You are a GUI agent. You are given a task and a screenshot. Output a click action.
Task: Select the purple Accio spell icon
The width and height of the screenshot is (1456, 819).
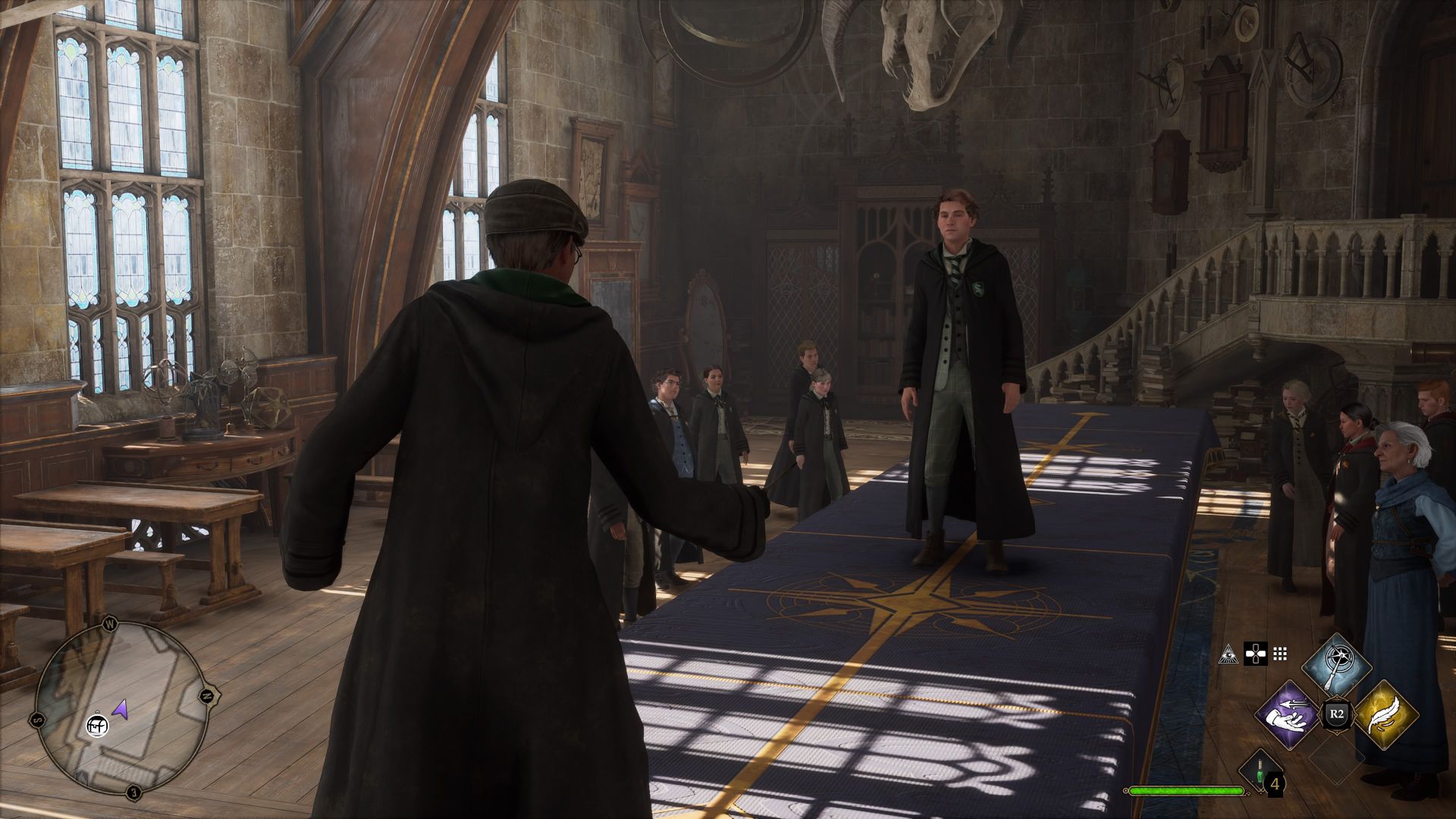pyautogui.click(x=1287, y=715)
